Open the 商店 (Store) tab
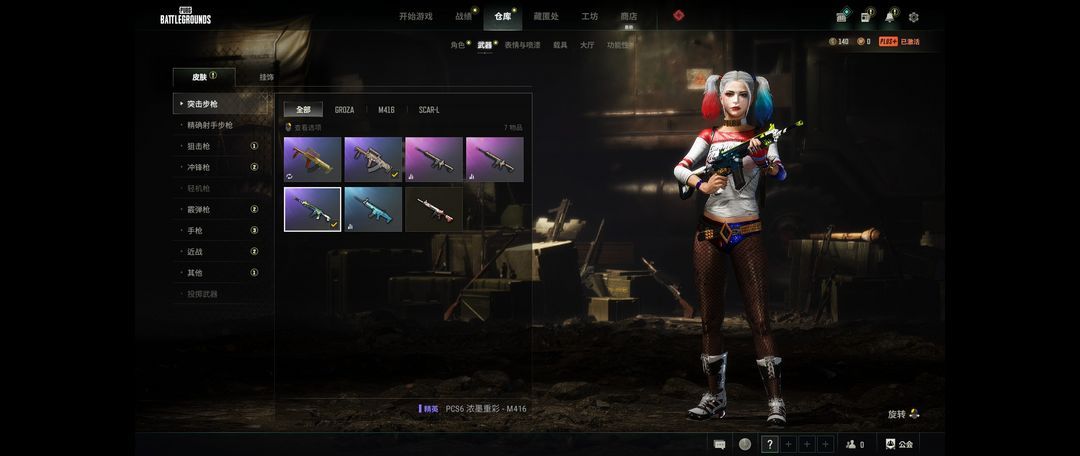Viewport: 1080px width, 456px height. tap(629, 16)
